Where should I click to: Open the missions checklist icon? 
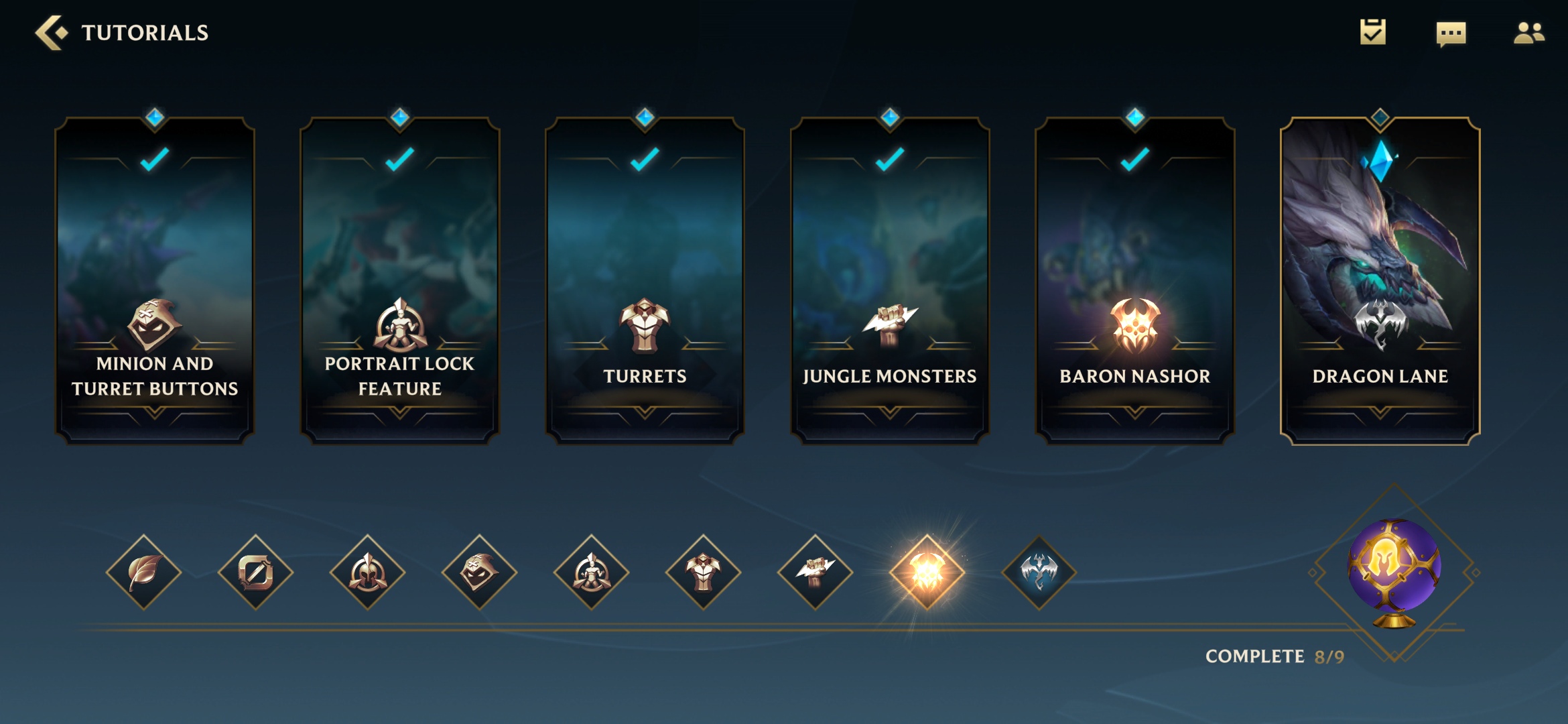click(x=1372, y=32)
